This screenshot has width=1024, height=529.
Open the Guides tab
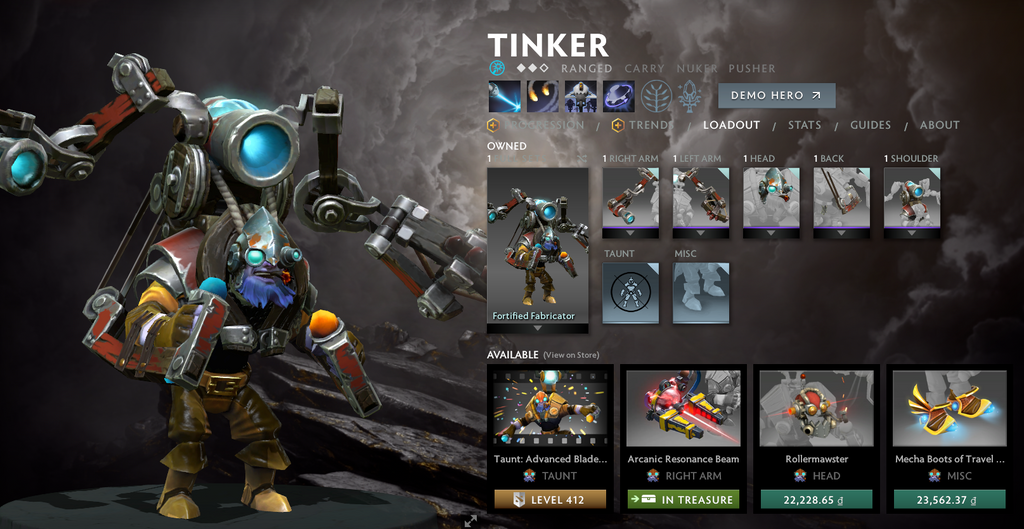[870, 125]
